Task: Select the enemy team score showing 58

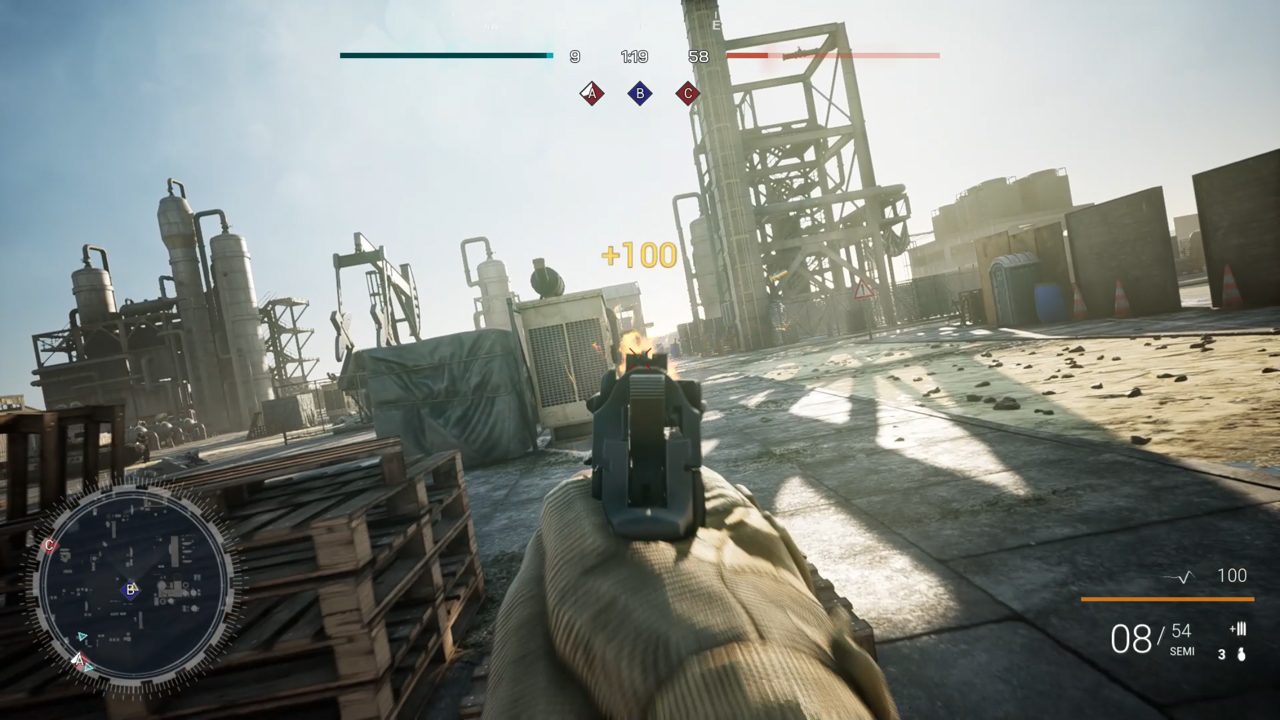Action: pos(698,56)
